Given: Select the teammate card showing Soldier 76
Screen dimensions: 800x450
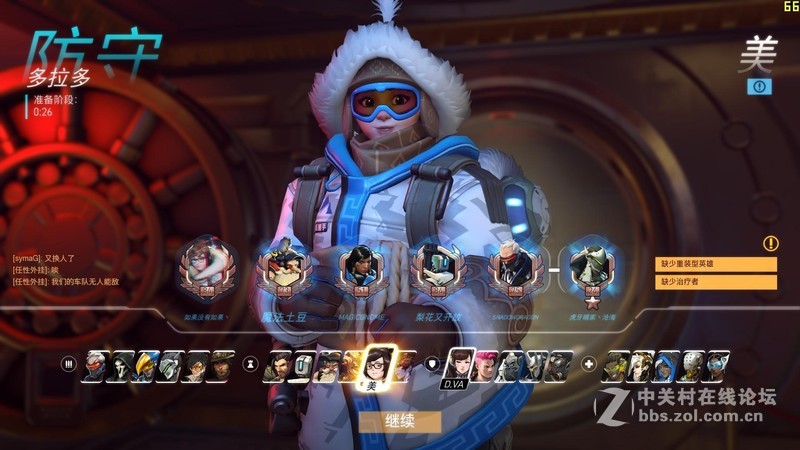Looking at the screenshot, I should 509,268.
